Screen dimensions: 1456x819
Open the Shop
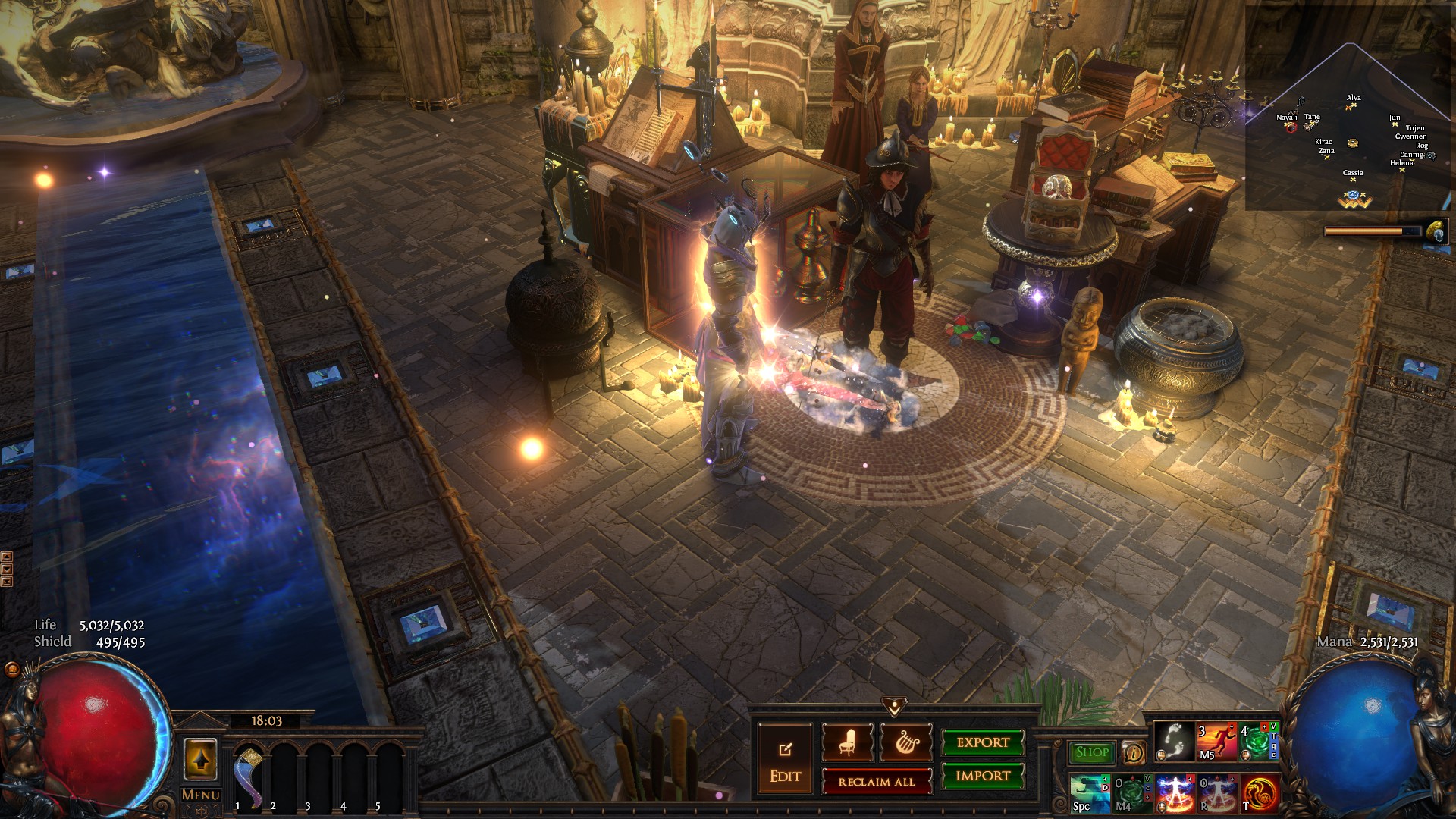pos(1092,752)
